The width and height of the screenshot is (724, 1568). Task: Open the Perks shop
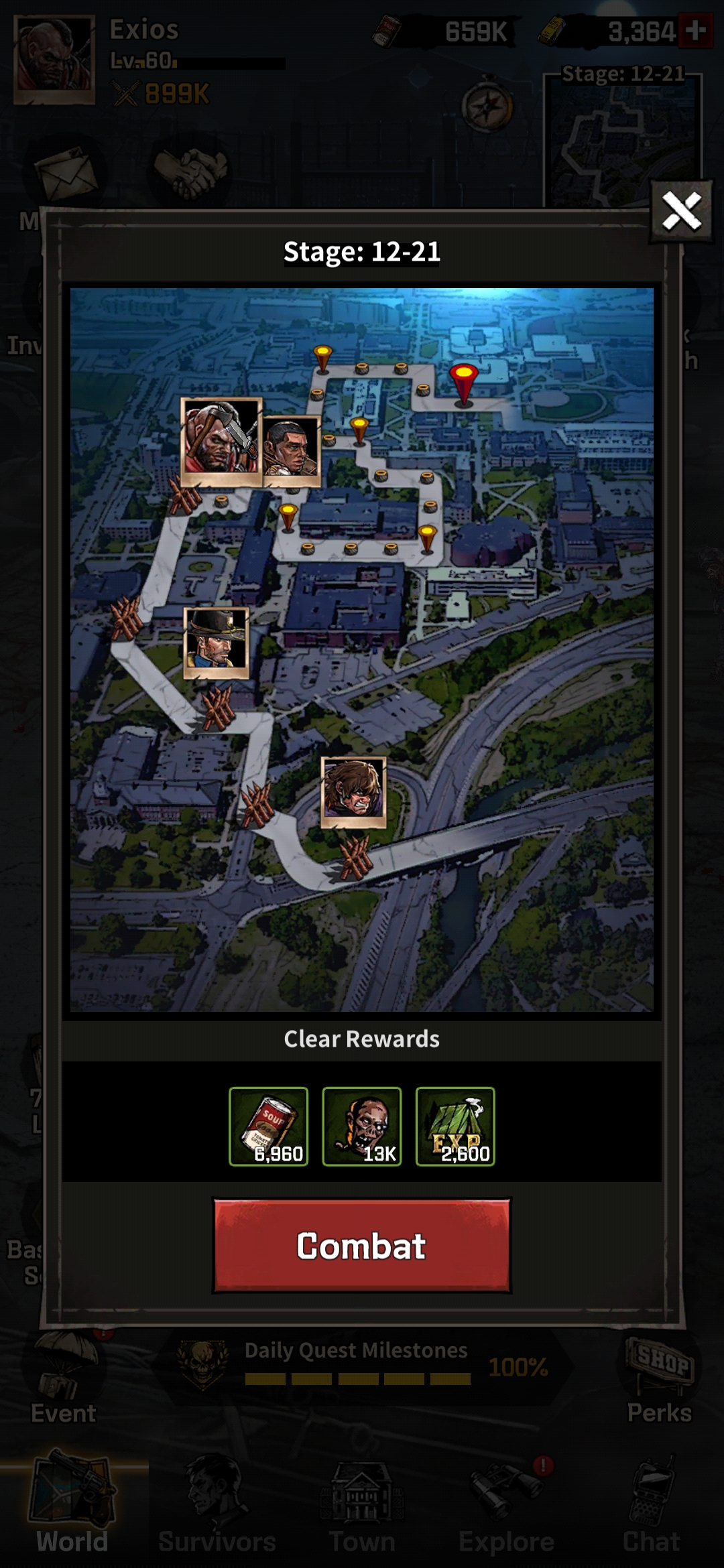[659, 1380]
